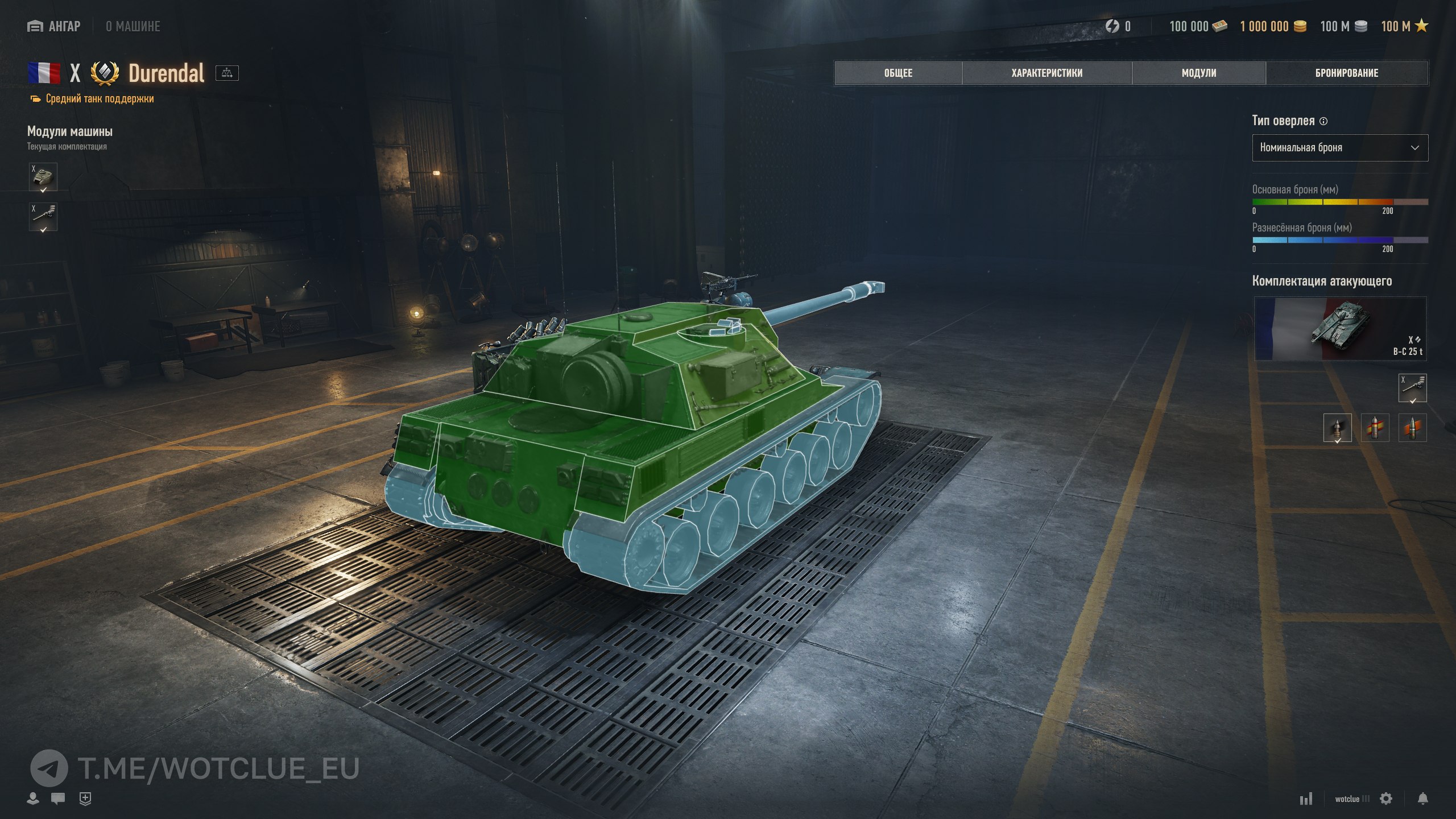Click the info icon next to Тип оверлея
Viewport: 1456px width, 819px height.
point(1323,121)
